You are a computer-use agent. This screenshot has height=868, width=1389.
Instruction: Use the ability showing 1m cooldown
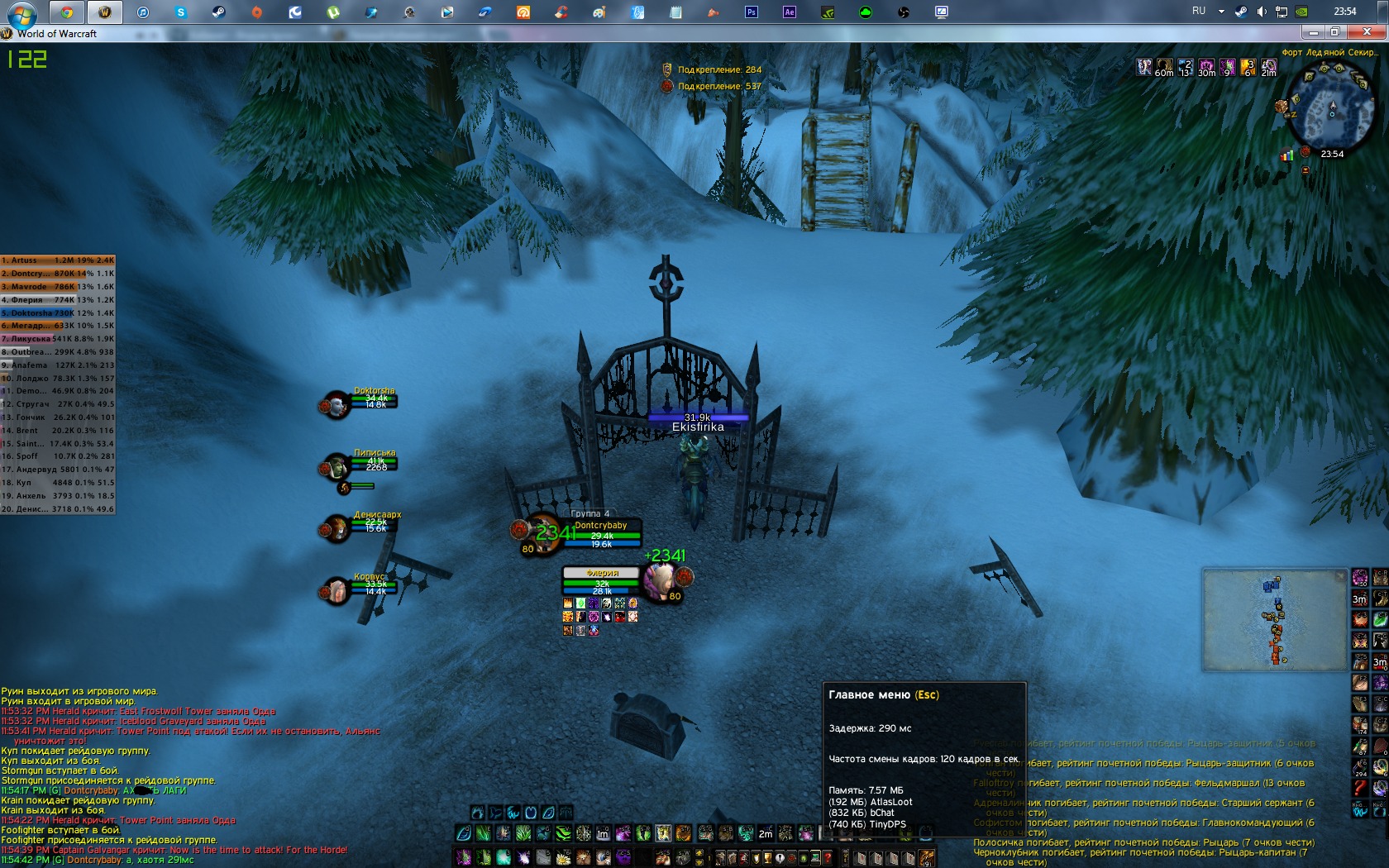(x=603, y=833)
